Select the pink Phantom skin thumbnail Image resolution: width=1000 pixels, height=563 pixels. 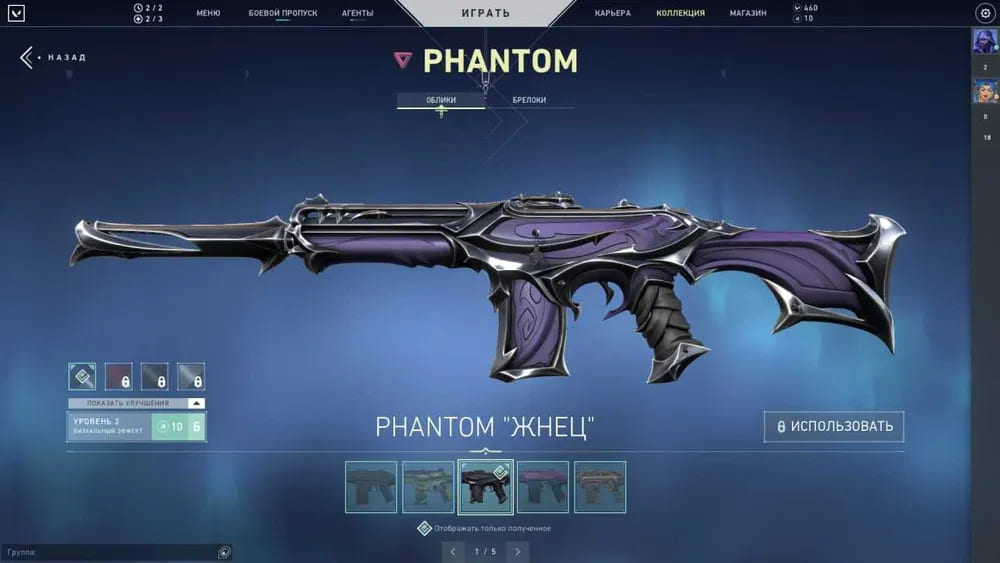[543, 487]
